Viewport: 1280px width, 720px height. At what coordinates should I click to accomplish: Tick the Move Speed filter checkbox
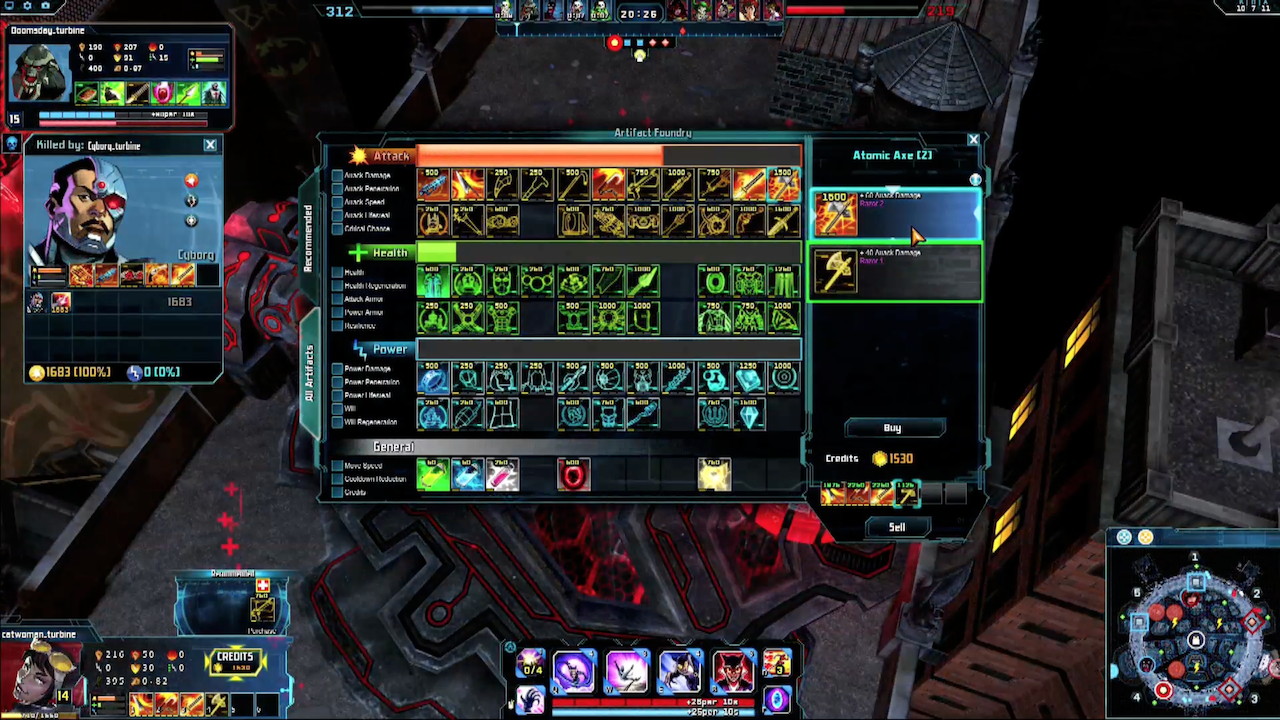point(337,466)
